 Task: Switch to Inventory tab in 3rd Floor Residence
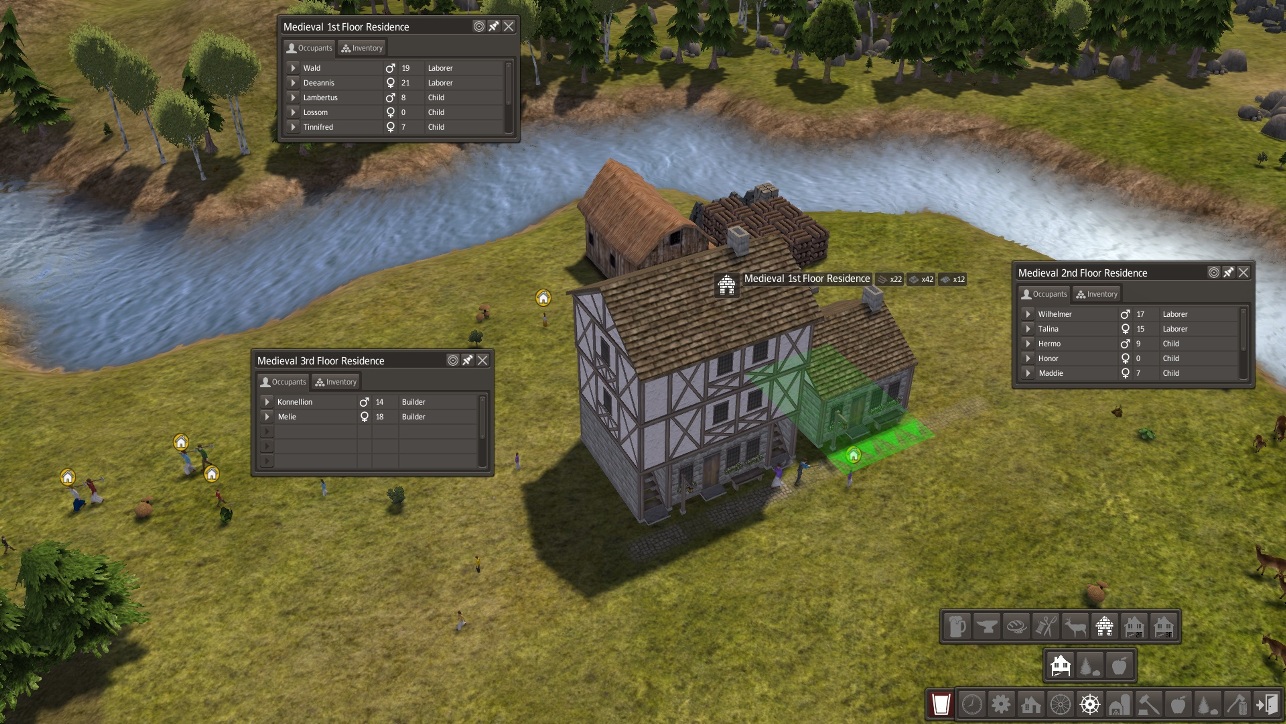tap(335, 381)
